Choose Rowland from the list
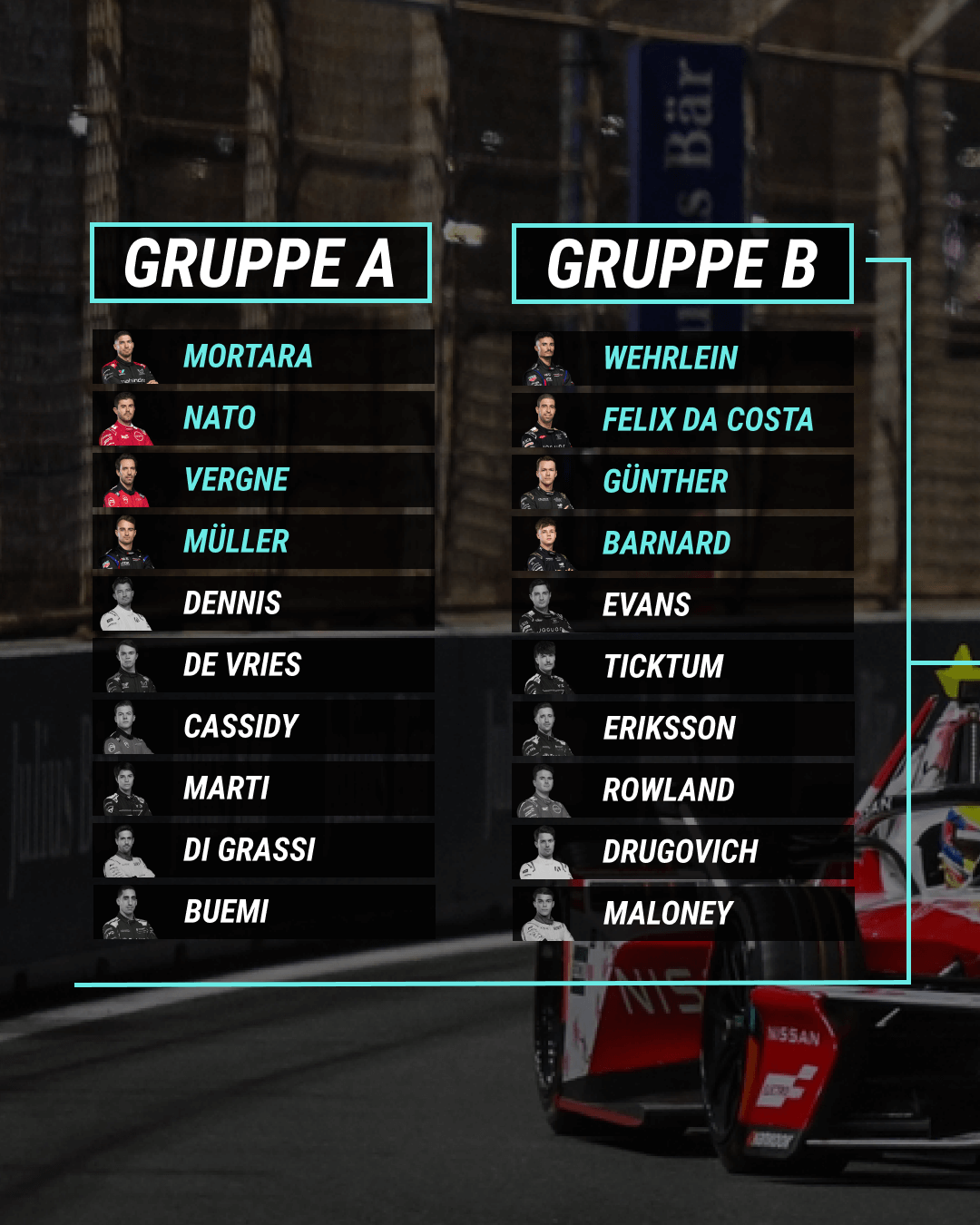This screenshot has height=1225, width=980. [682, 790]
